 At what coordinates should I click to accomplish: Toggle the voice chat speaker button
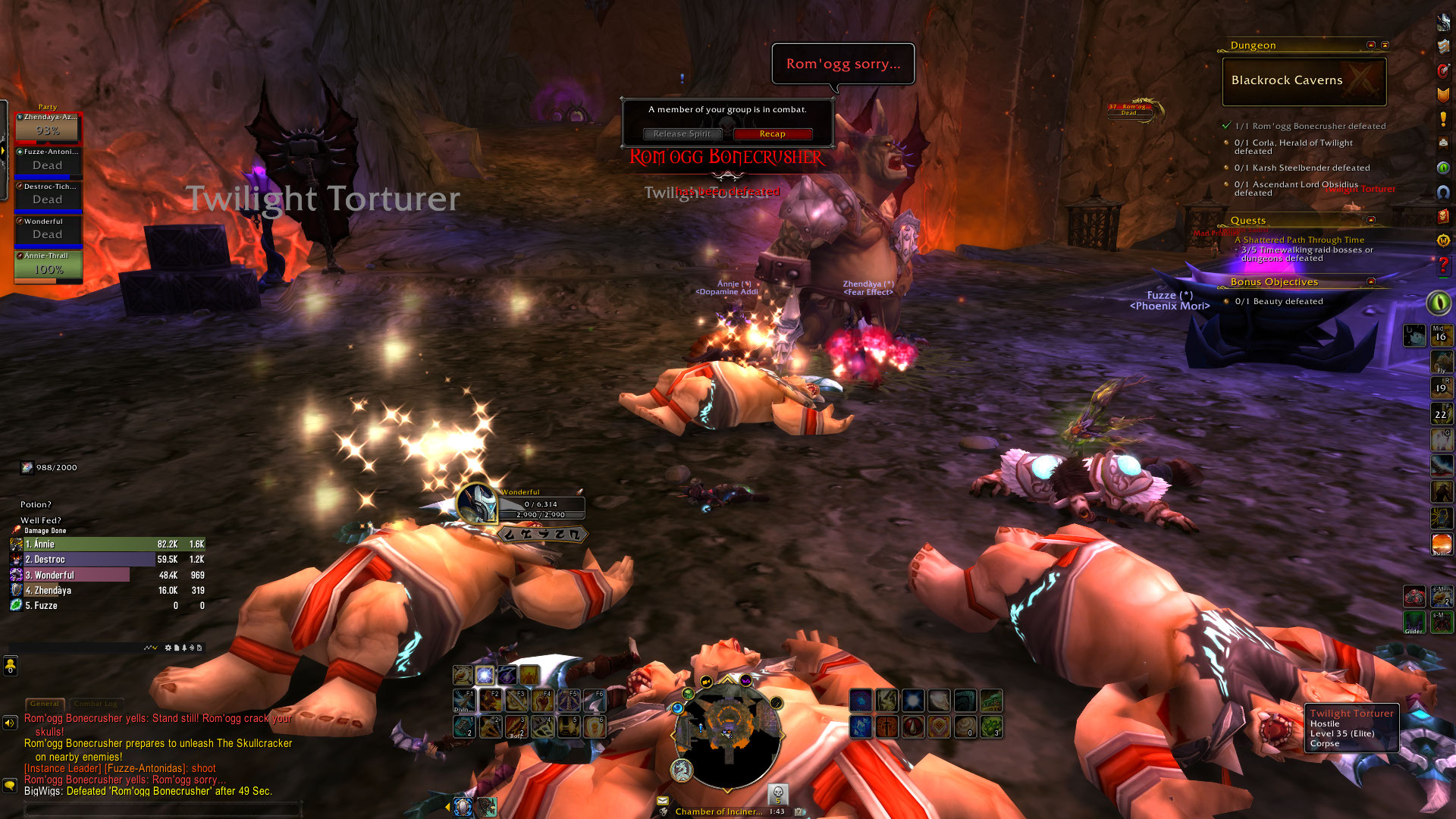coord(10,723)
